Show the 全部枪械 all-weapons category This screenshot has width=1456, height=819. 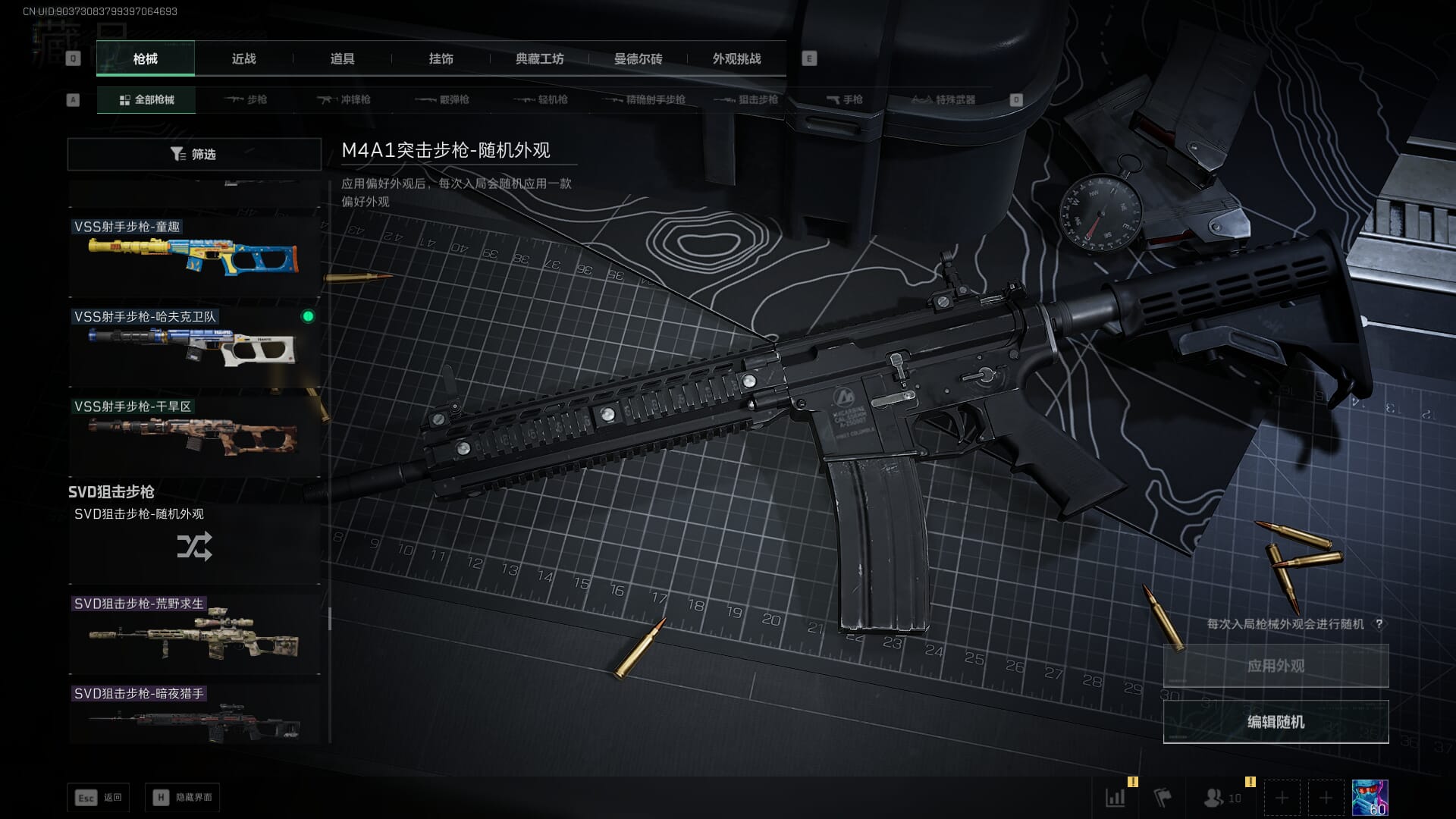pos(146,99)
